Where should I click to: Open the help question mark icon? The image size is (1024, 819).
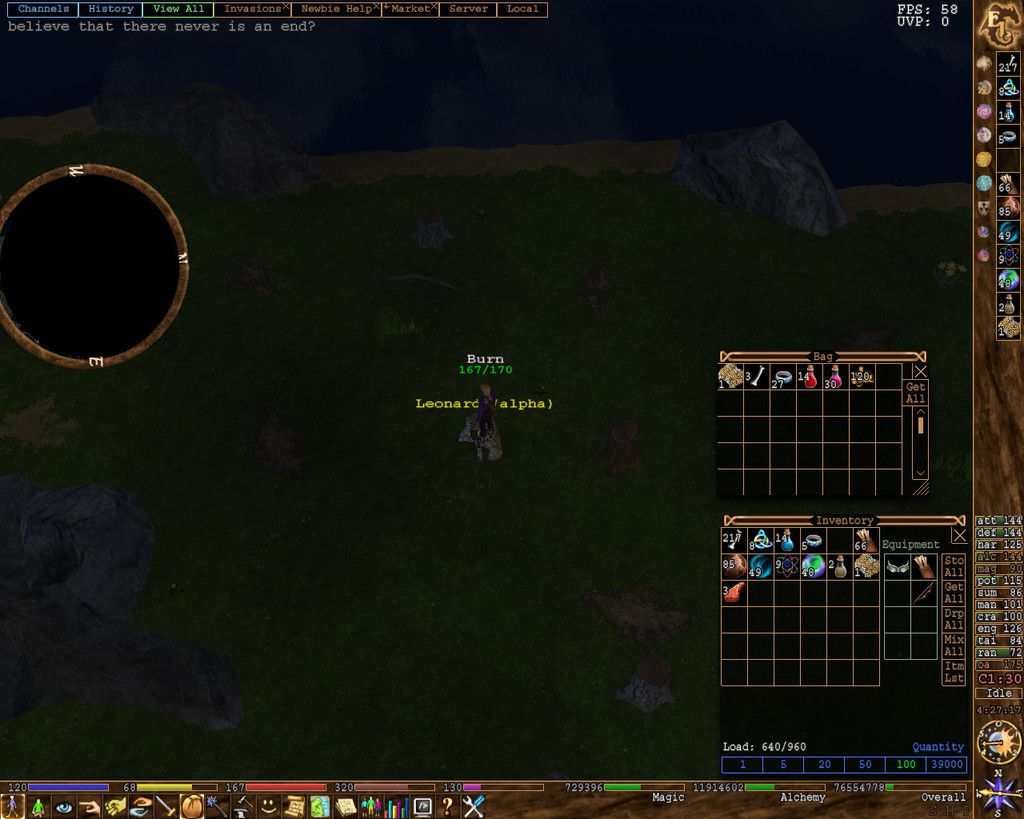tap(448, 806)
